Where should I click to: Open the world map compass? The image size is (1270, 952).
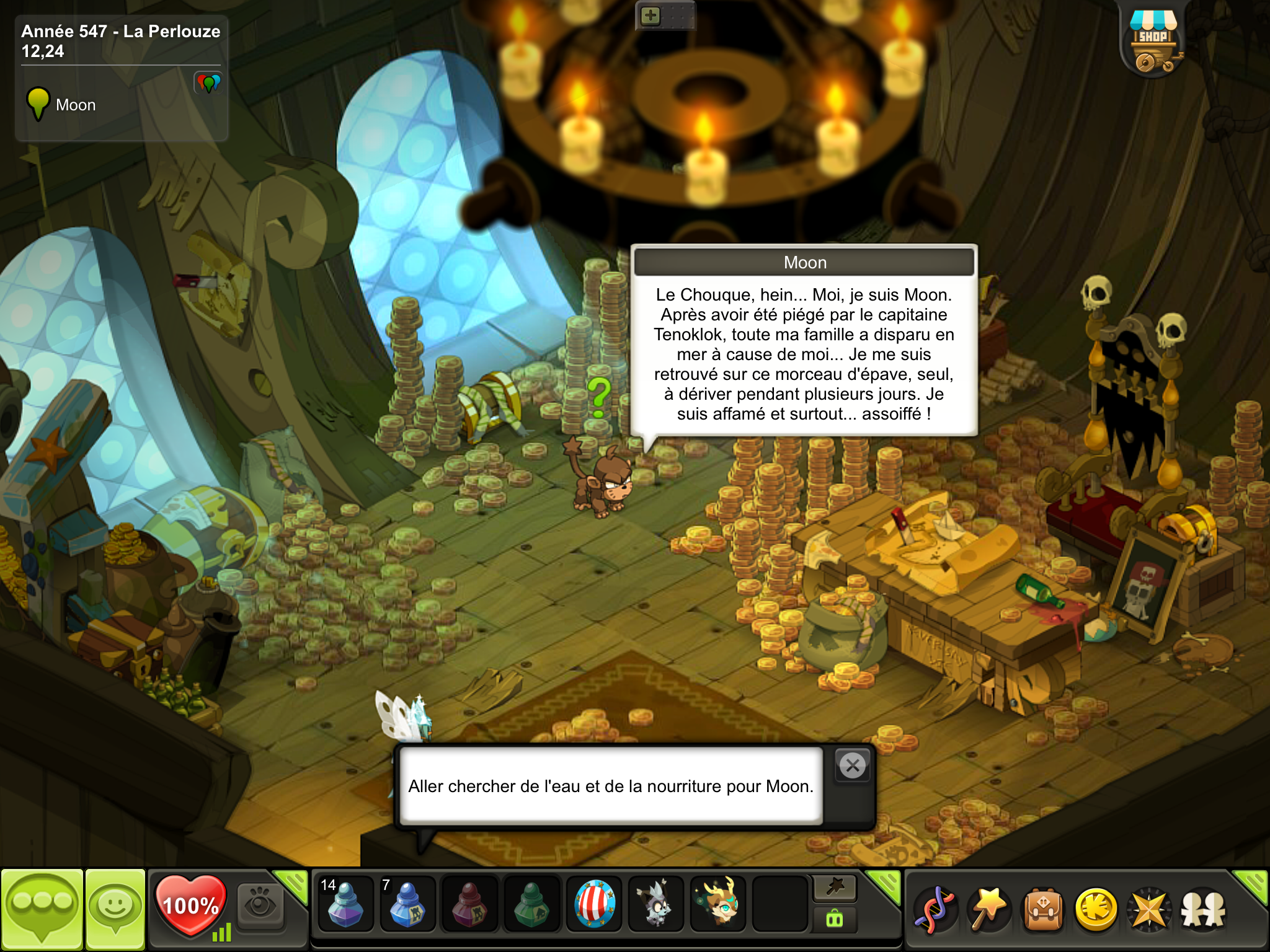click(x=1150, y=910)
